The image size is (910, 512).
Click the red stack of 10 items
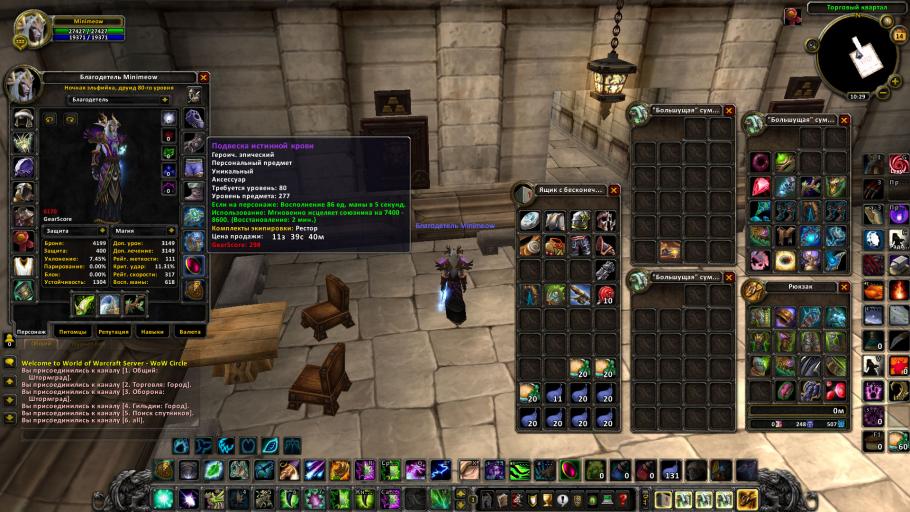tap(605, 294)
